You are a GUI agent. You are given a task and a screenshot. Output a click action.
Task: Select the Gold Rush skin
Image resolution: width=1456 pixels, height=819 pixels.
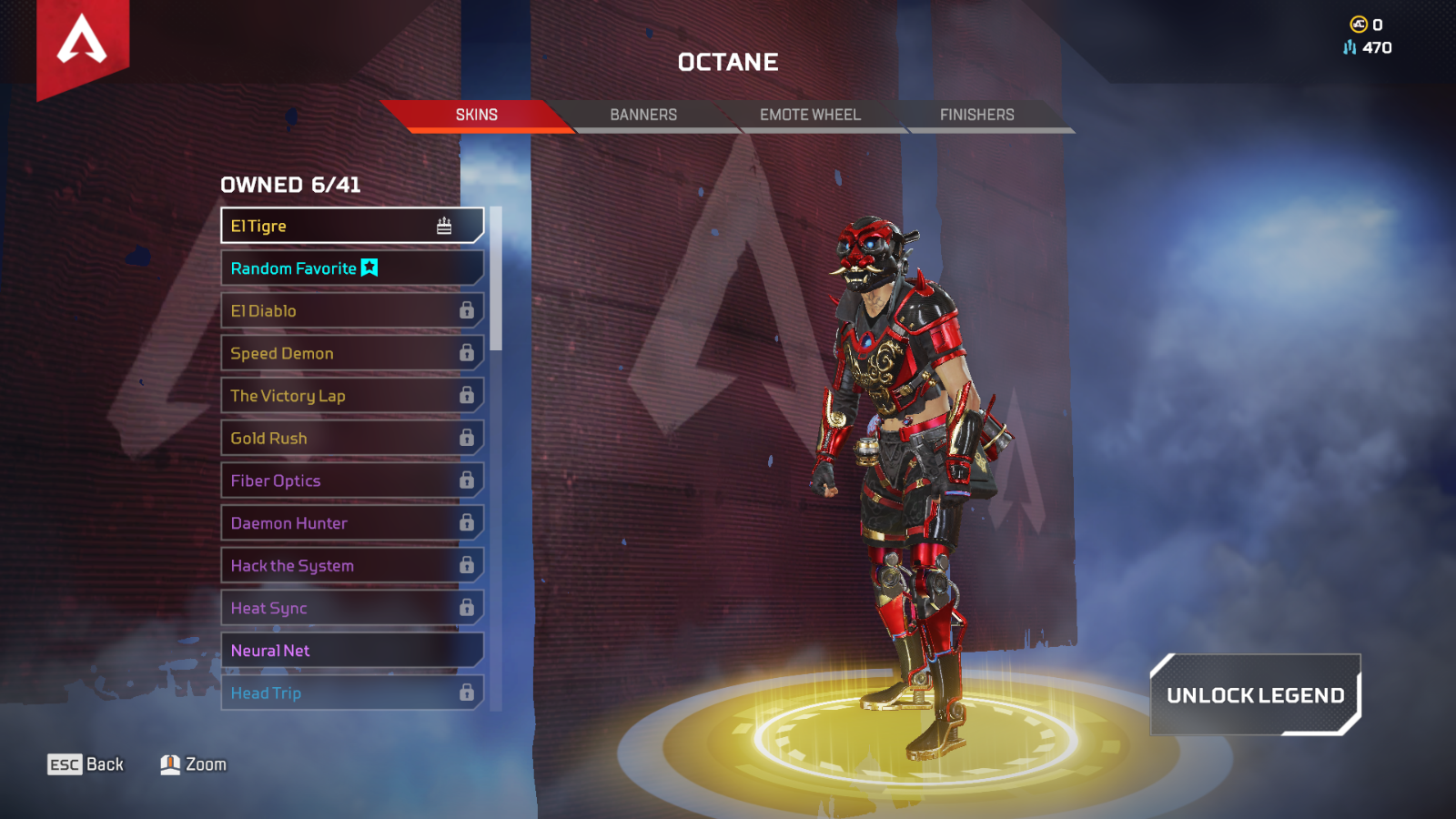tap(351, 438)
